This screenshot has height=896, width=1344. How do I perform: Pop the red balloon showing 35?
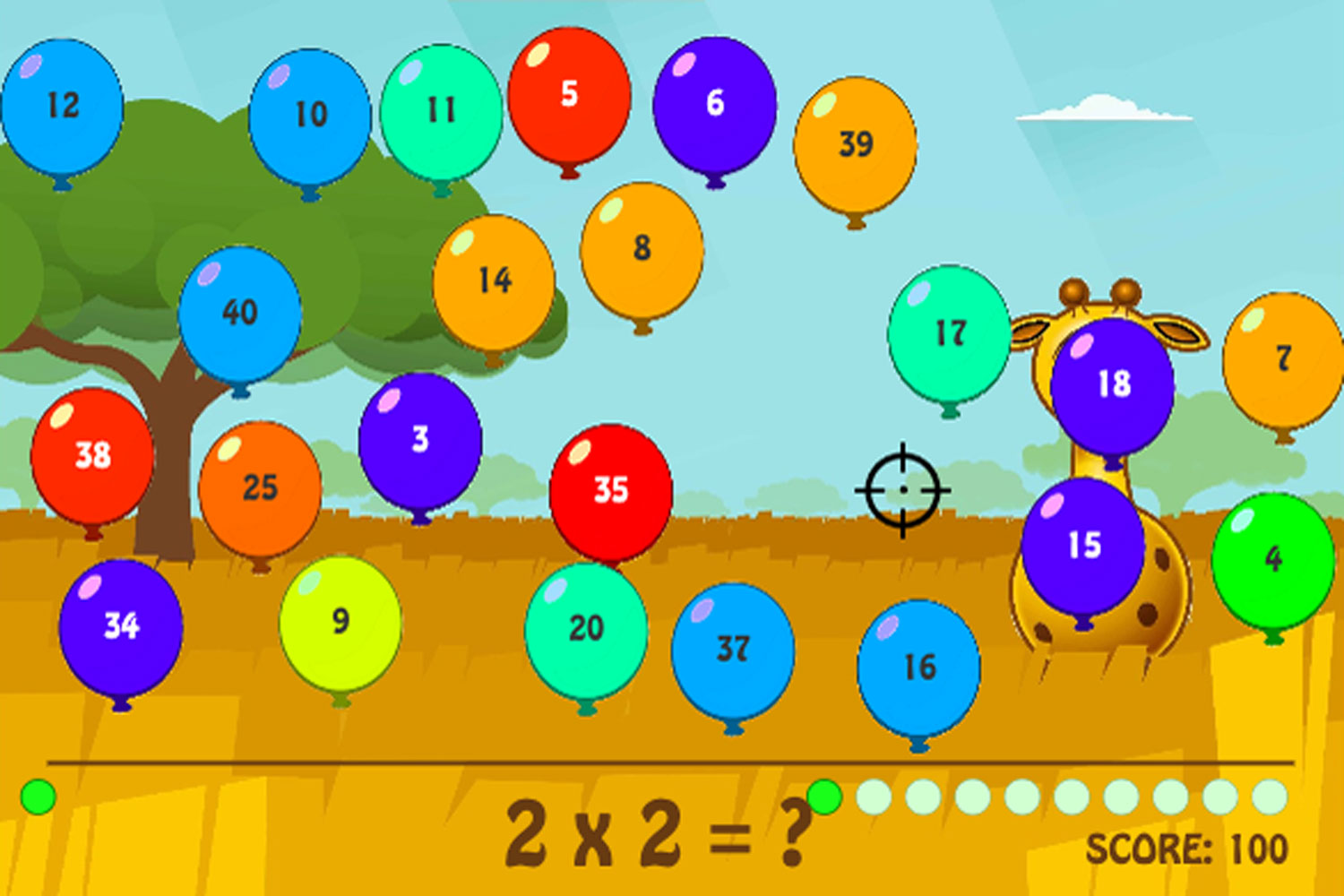coord(611,489)
